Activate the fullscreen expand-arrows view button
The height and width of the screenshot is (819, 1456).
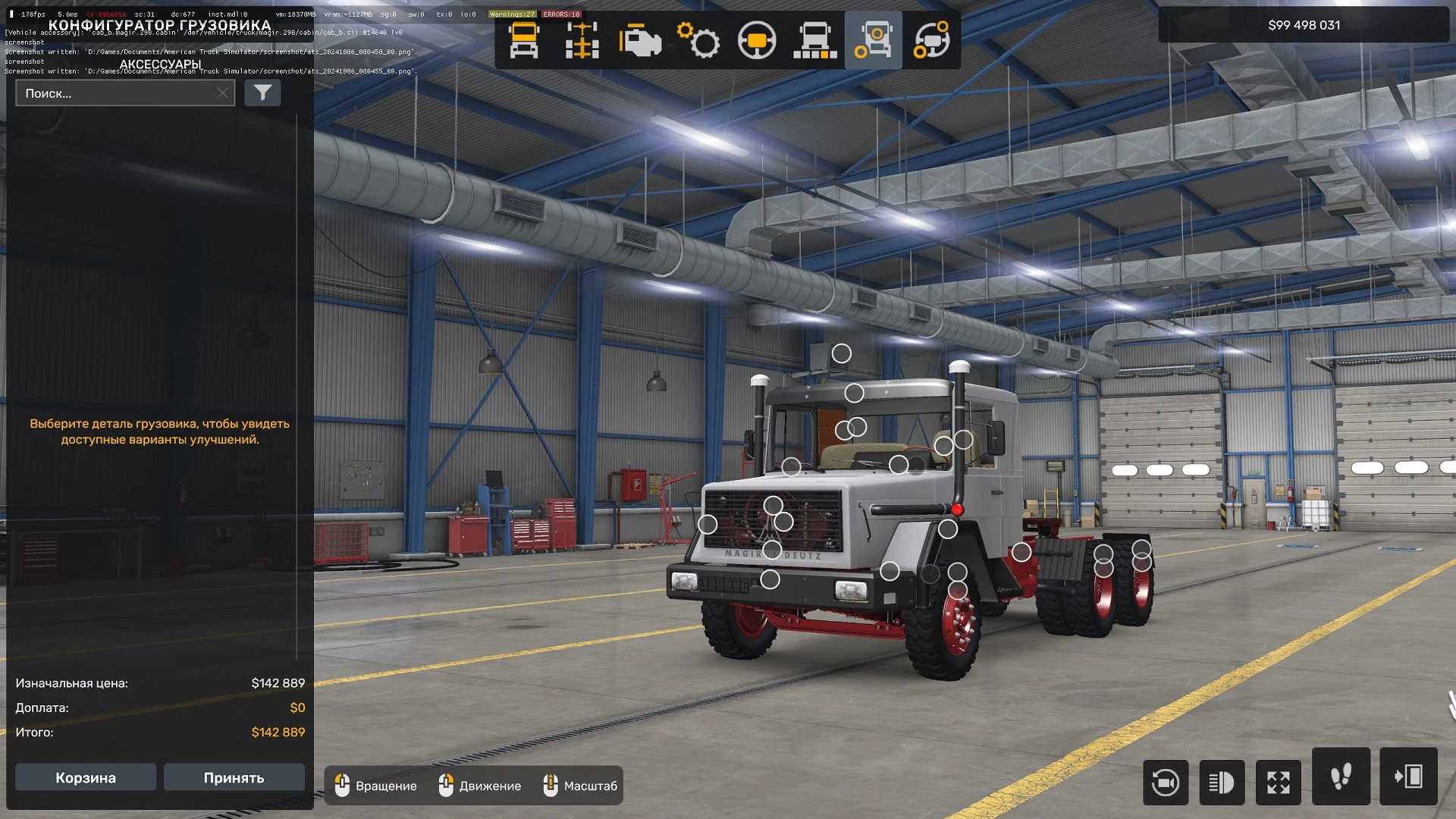pos(1279,782)
